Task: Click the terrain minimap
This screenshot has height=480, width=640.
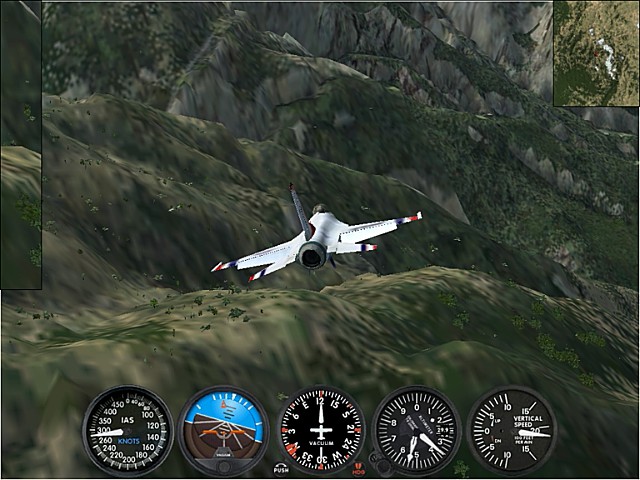Action: [x=596, y=53]
